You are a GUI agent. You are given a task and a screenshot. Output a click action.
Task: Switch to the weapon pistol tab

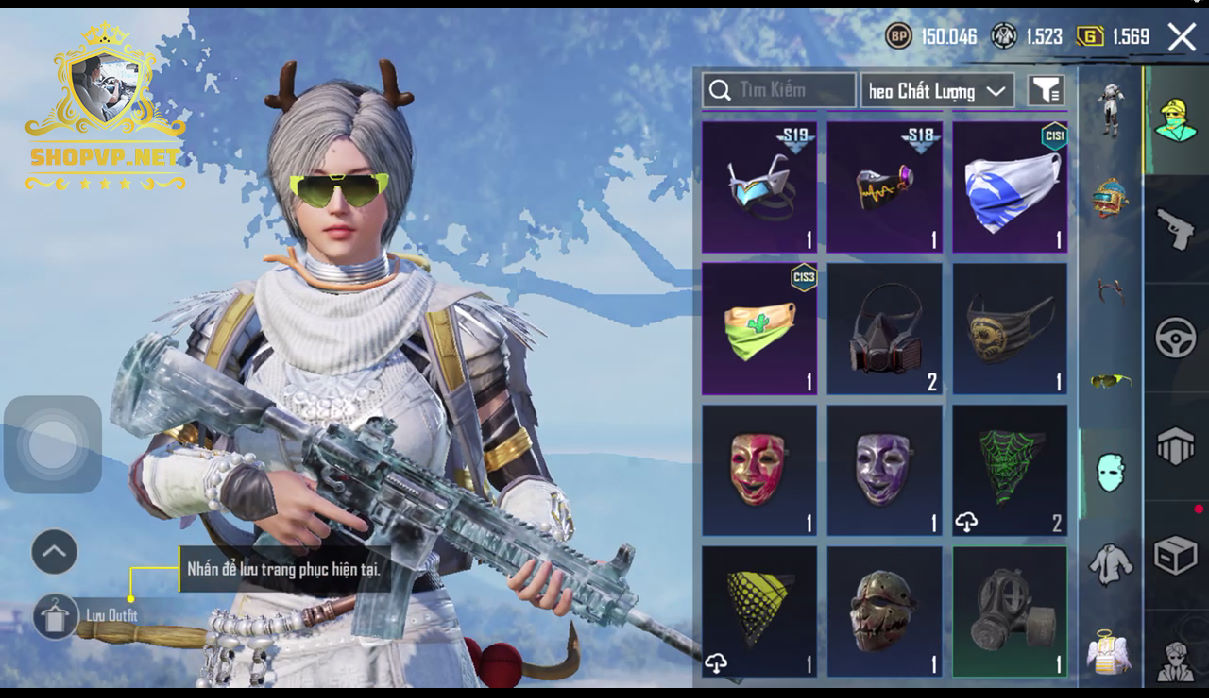click(1176, 229)
